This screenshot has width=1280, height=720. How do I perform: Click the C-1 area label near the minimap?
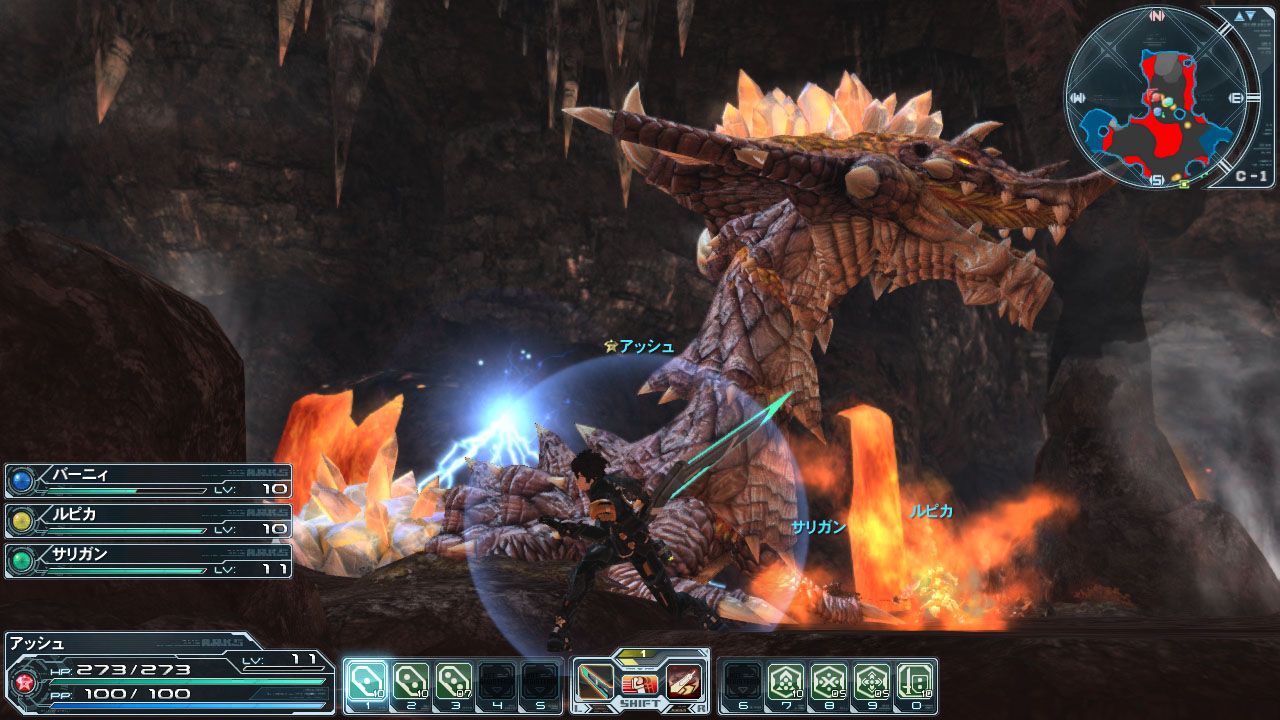tap(1251, 176)
